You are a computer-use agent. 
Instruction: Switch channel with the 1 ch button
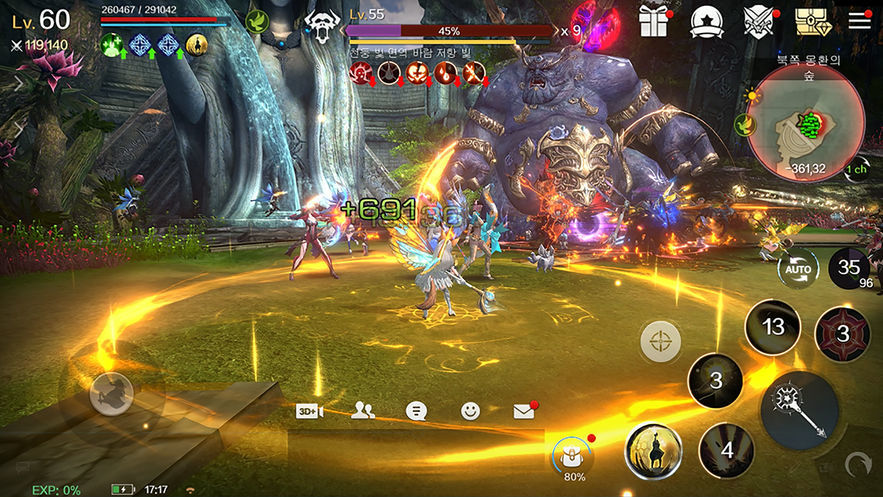click(x=857, y=170)
